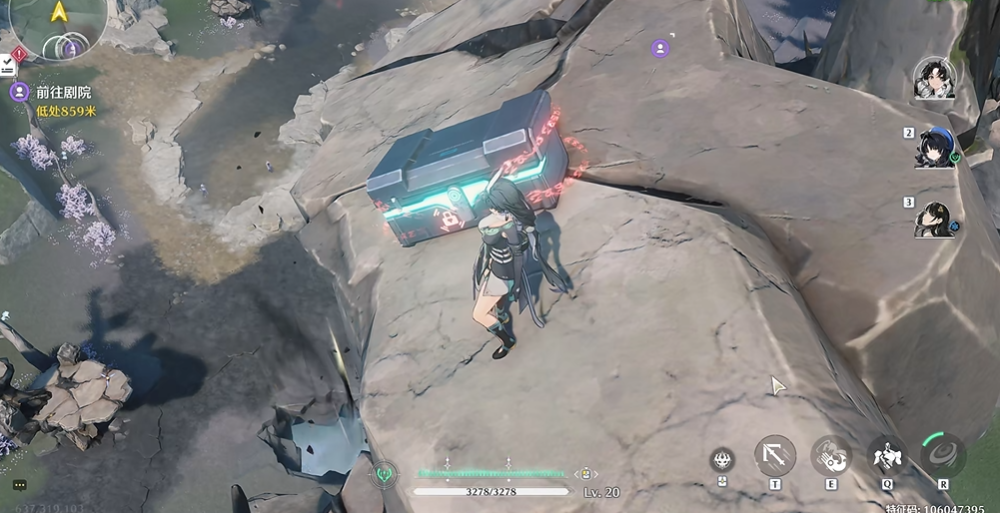Screen dimensions: 1000x513
Task: Activate the grapple hook utility skill
Action: coord(775,455)
